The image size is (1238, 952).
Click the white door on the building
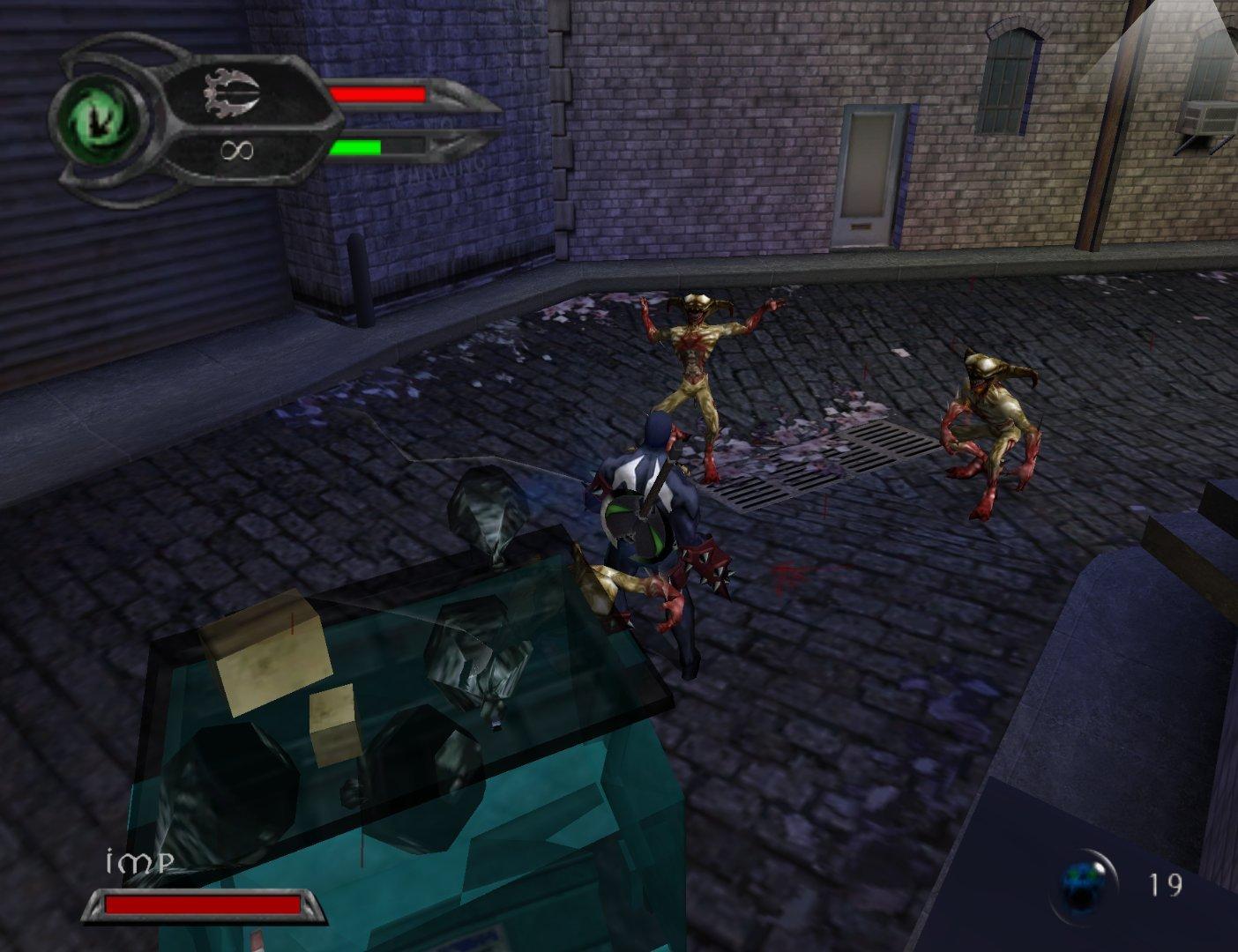click(x=867, y=176)
